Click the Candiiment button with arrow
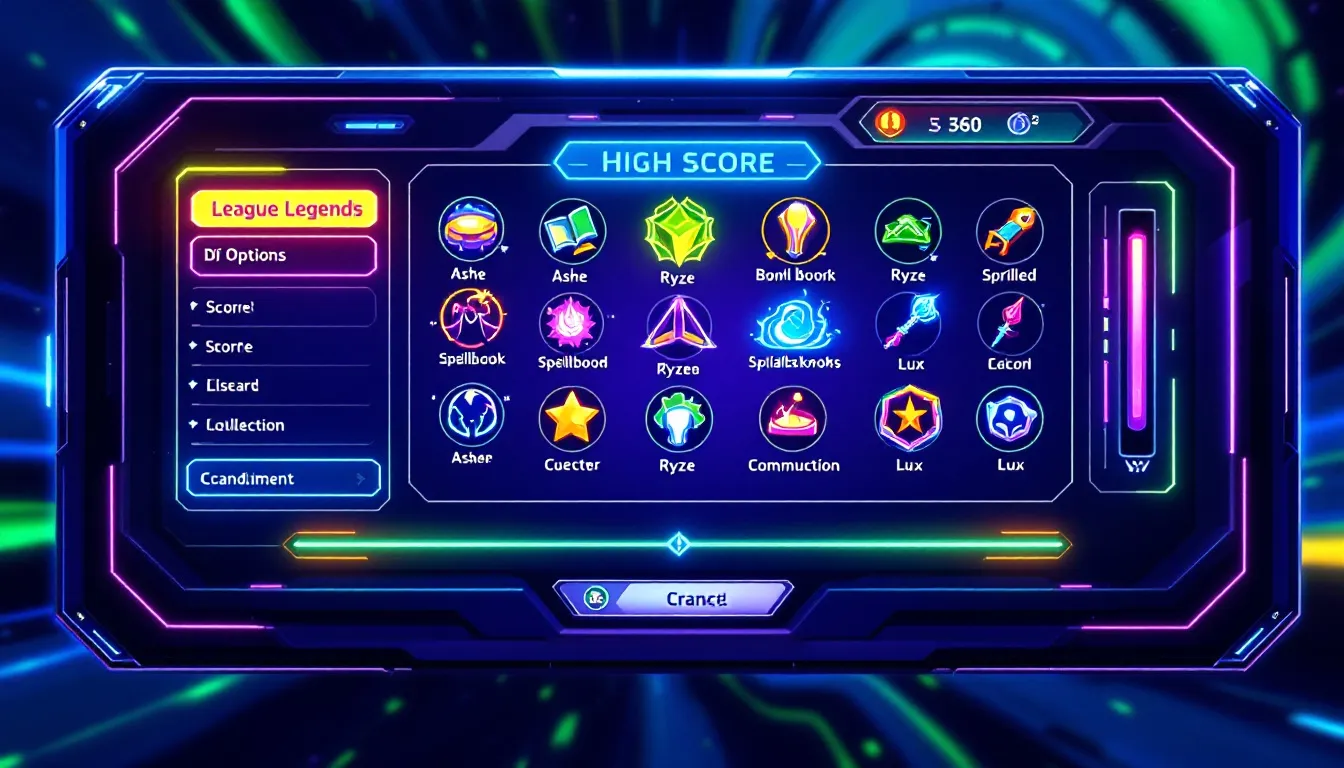Image resolution: width=1344 pixels, height=768 pixels. [x=284, y=478]
